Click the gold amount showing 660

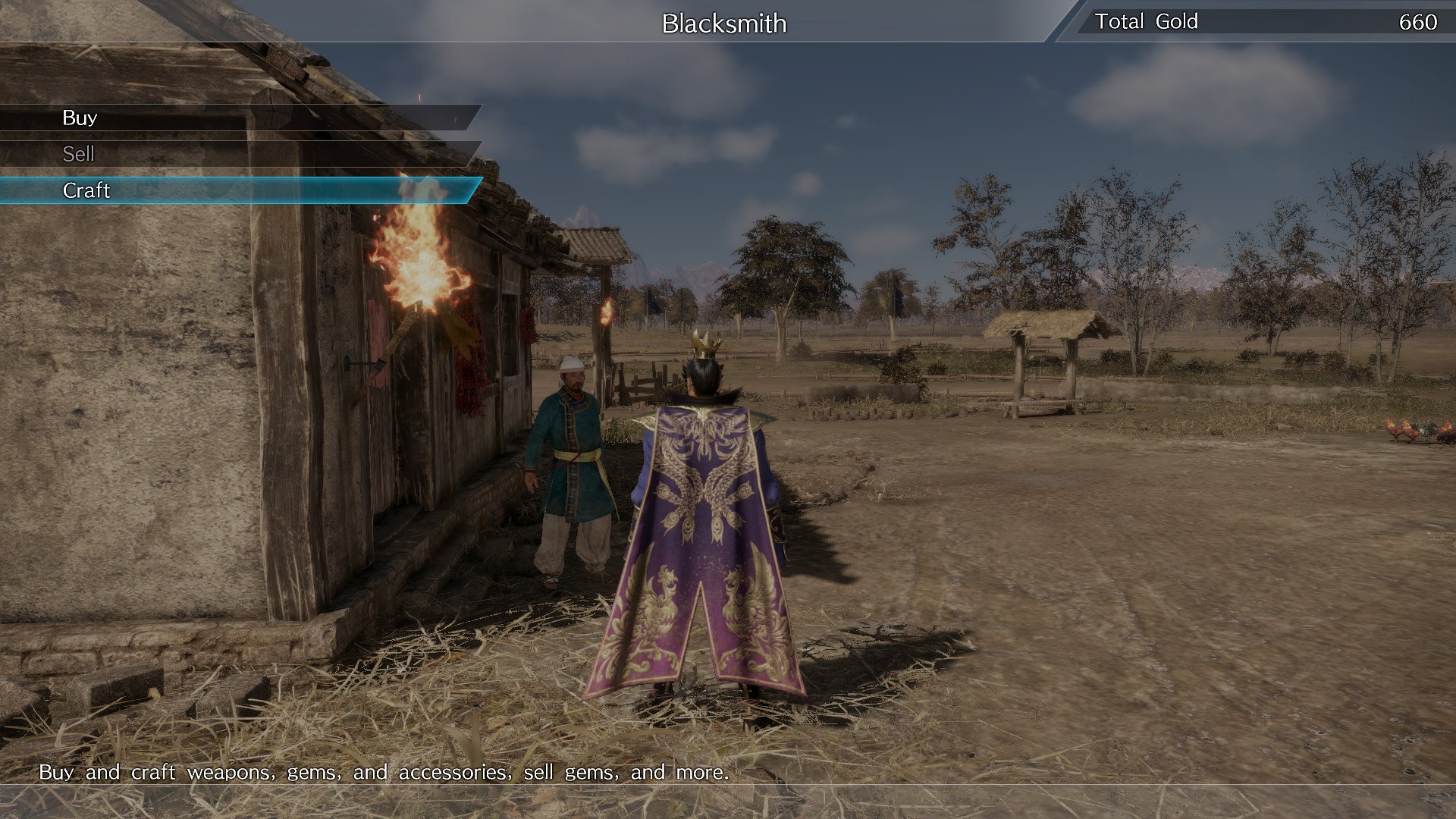pyautogui.click(x=1417, y=21)
